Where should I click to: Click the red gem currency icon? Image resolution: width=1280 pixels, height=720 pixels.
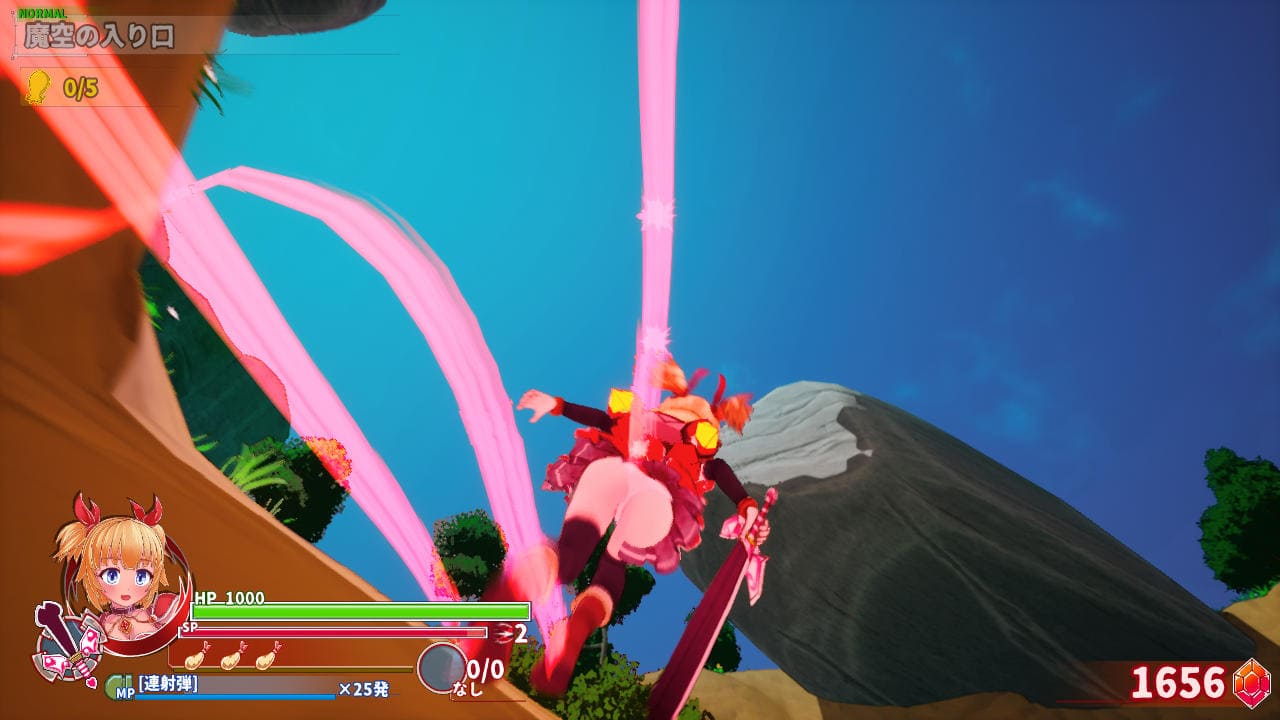click(x=1252, y=683)
